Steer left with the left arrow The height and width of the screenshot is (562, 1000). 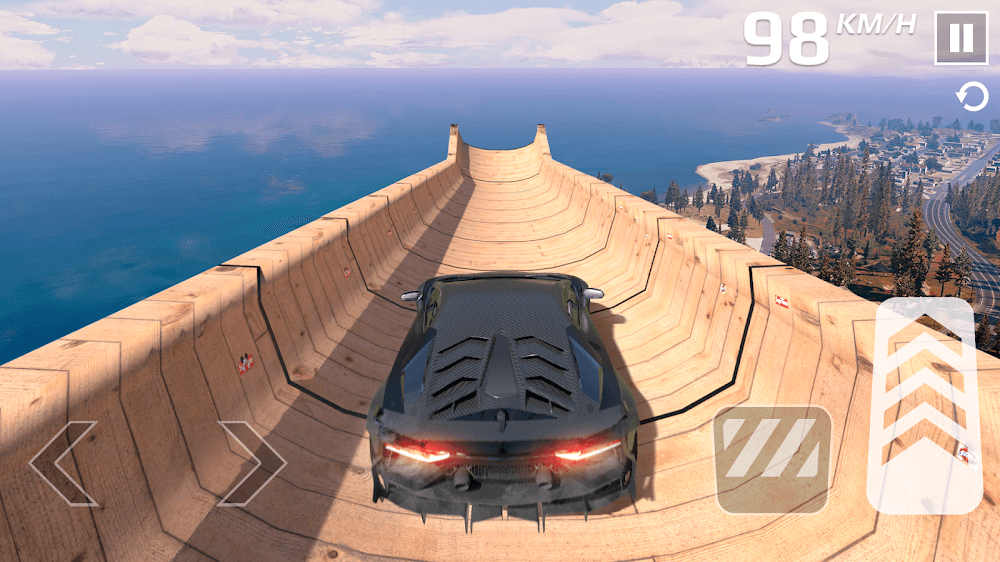tap(63, 463)
